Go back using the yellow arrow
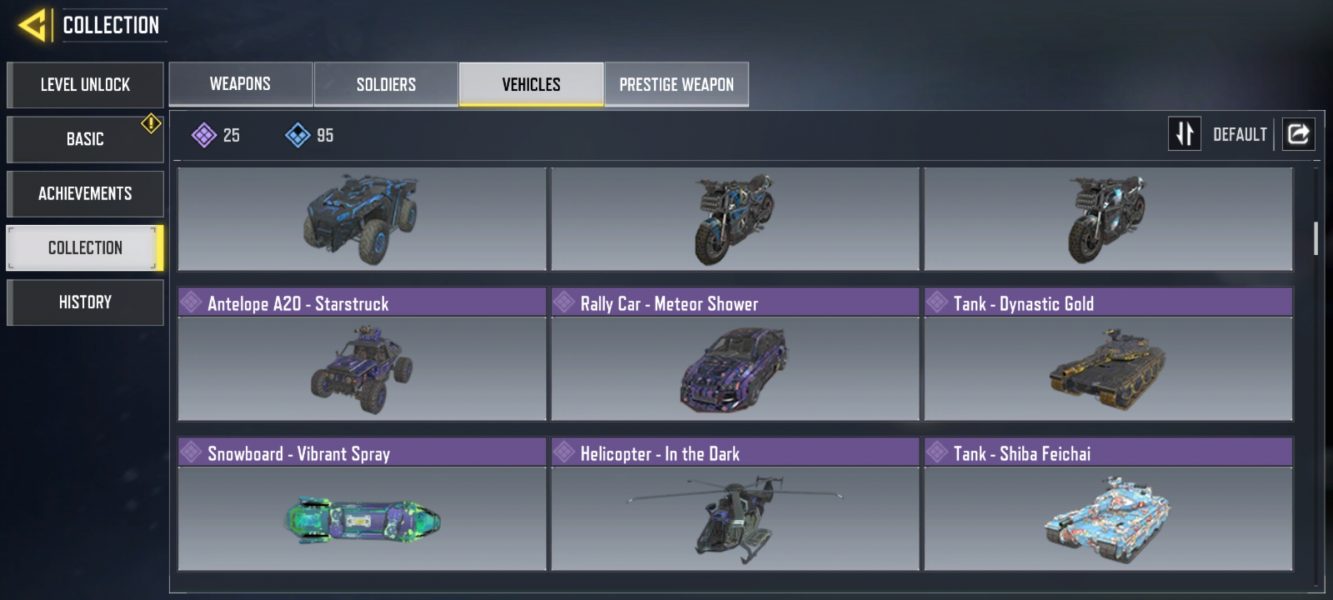 point(33,25)
